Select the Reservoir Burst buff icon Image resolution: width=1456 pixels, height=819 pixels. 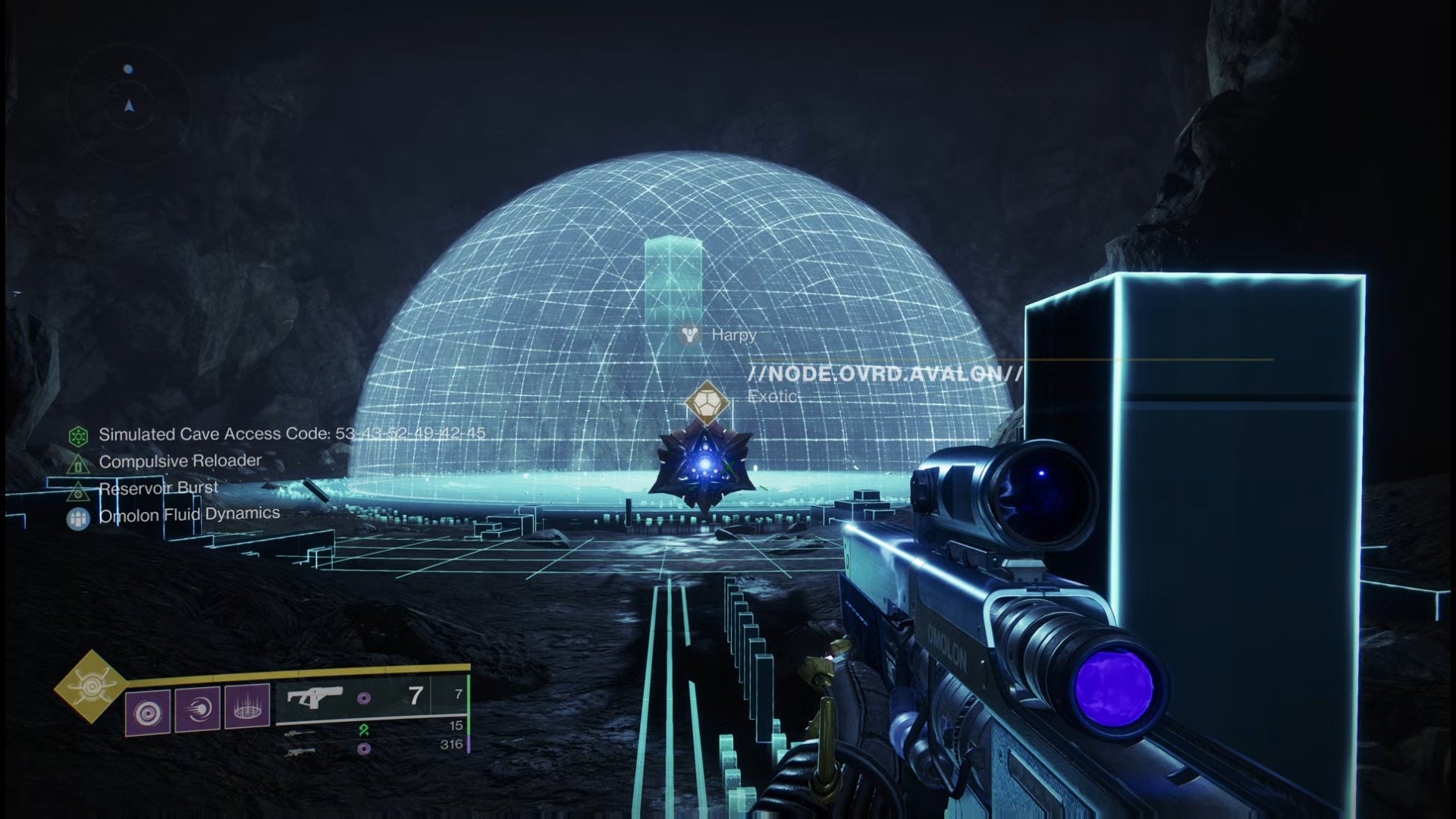[80, 491]
